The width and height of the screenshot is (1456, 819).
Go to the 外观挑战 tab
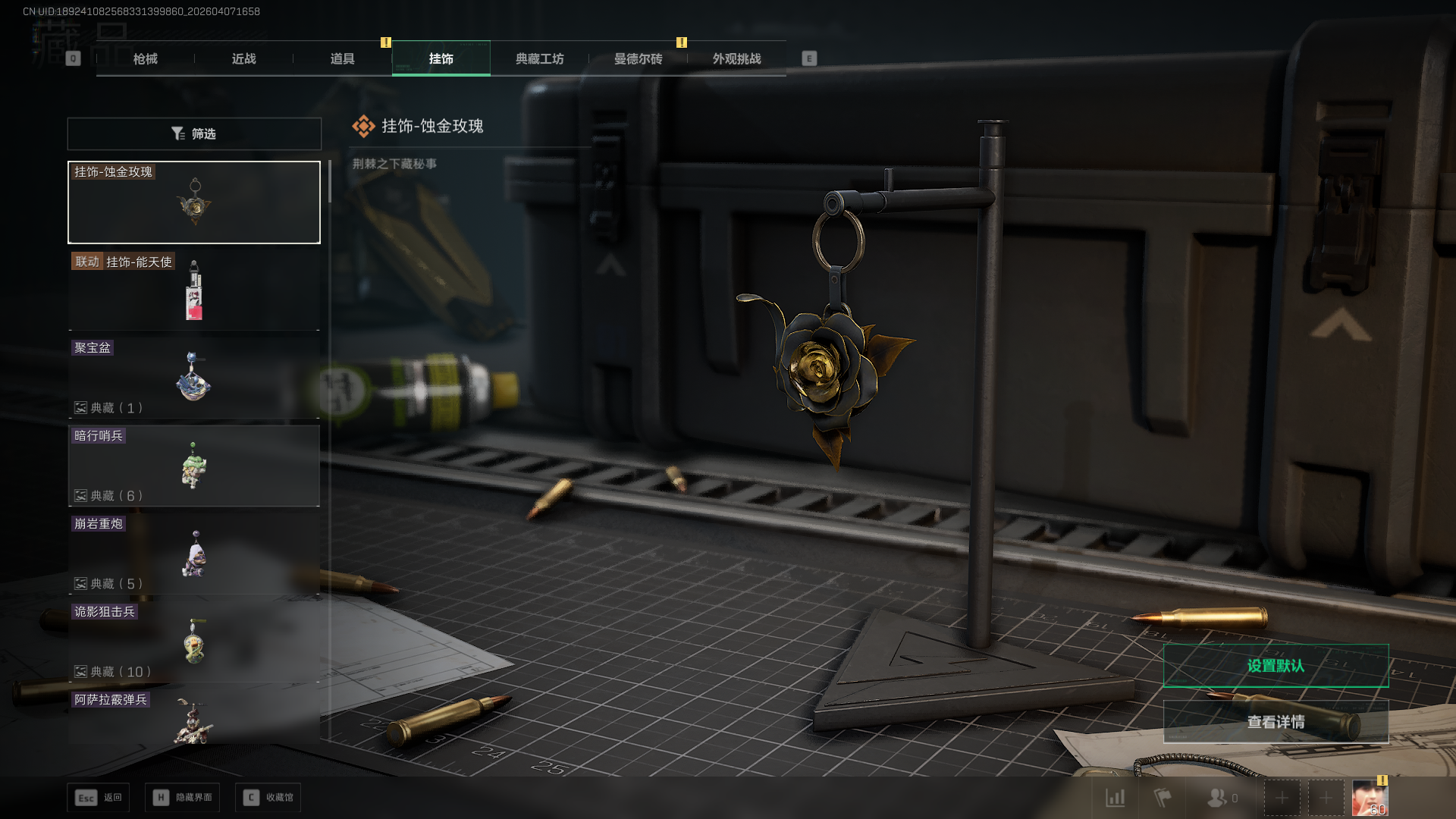[736, 58]
